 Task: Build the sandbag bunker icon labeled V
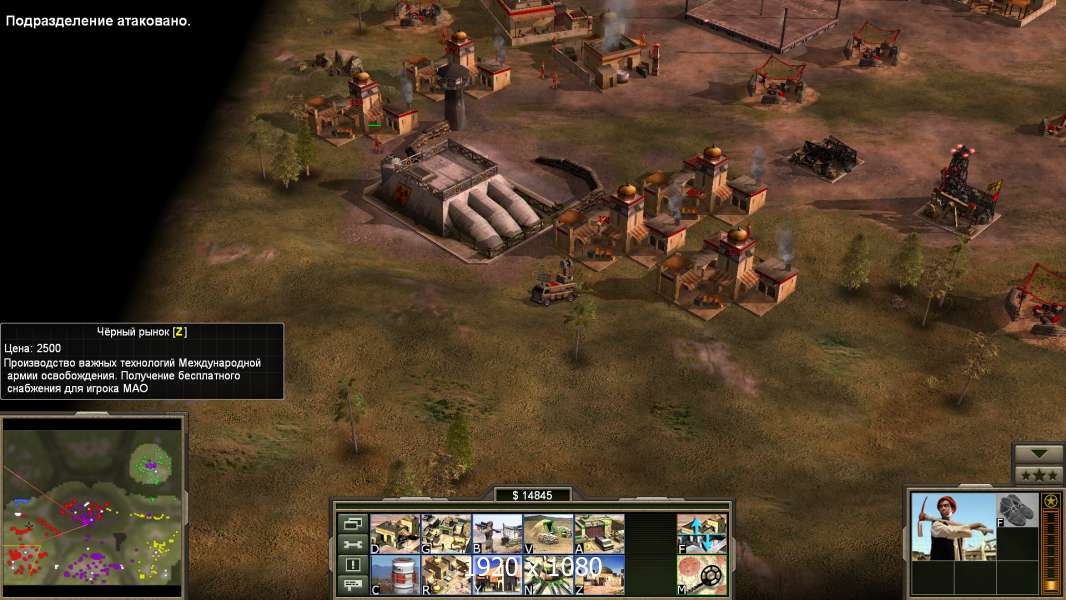point(548,533)
